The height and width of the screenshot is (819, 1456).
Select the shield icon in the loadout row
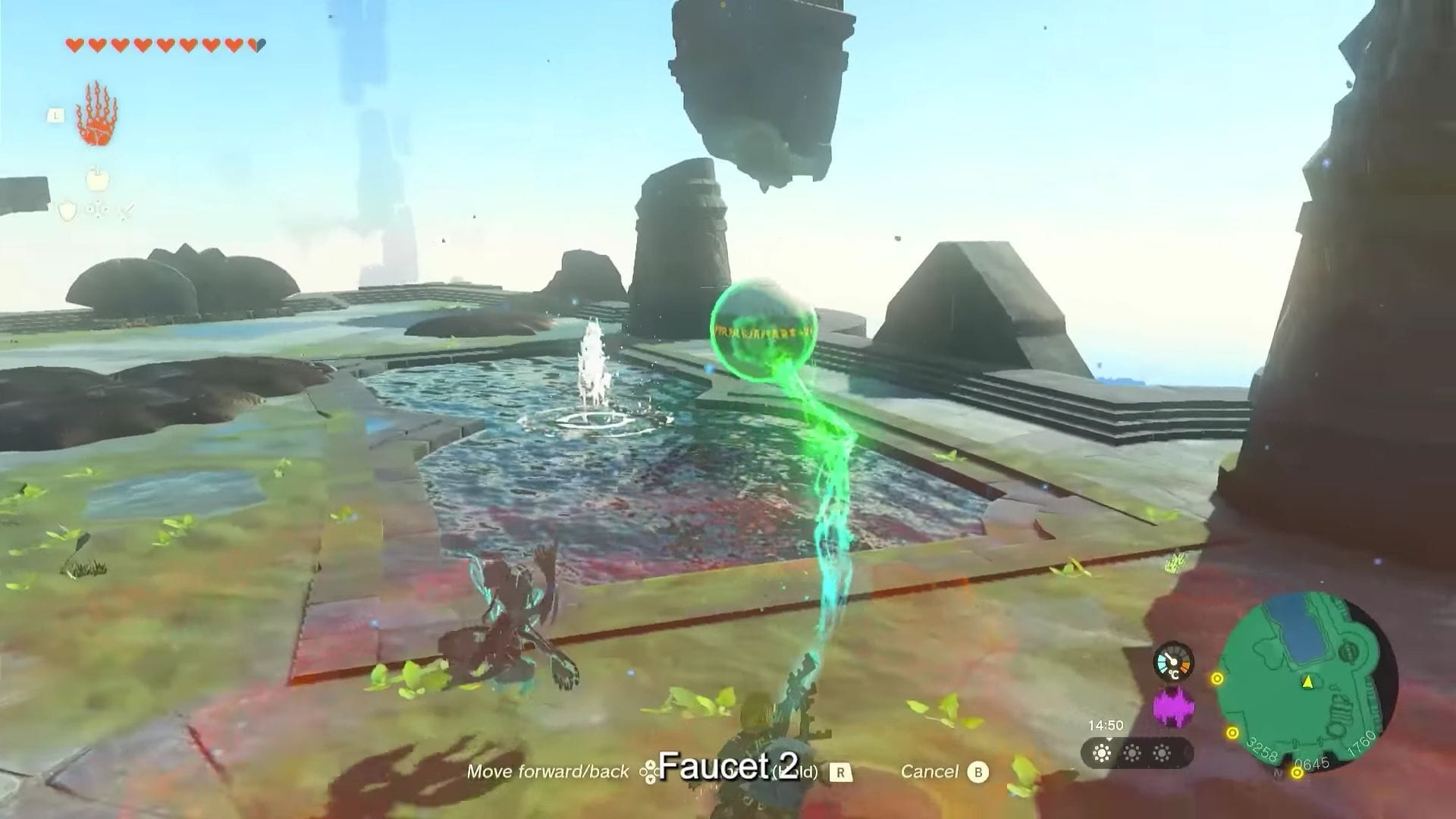(x=67, y=212)
